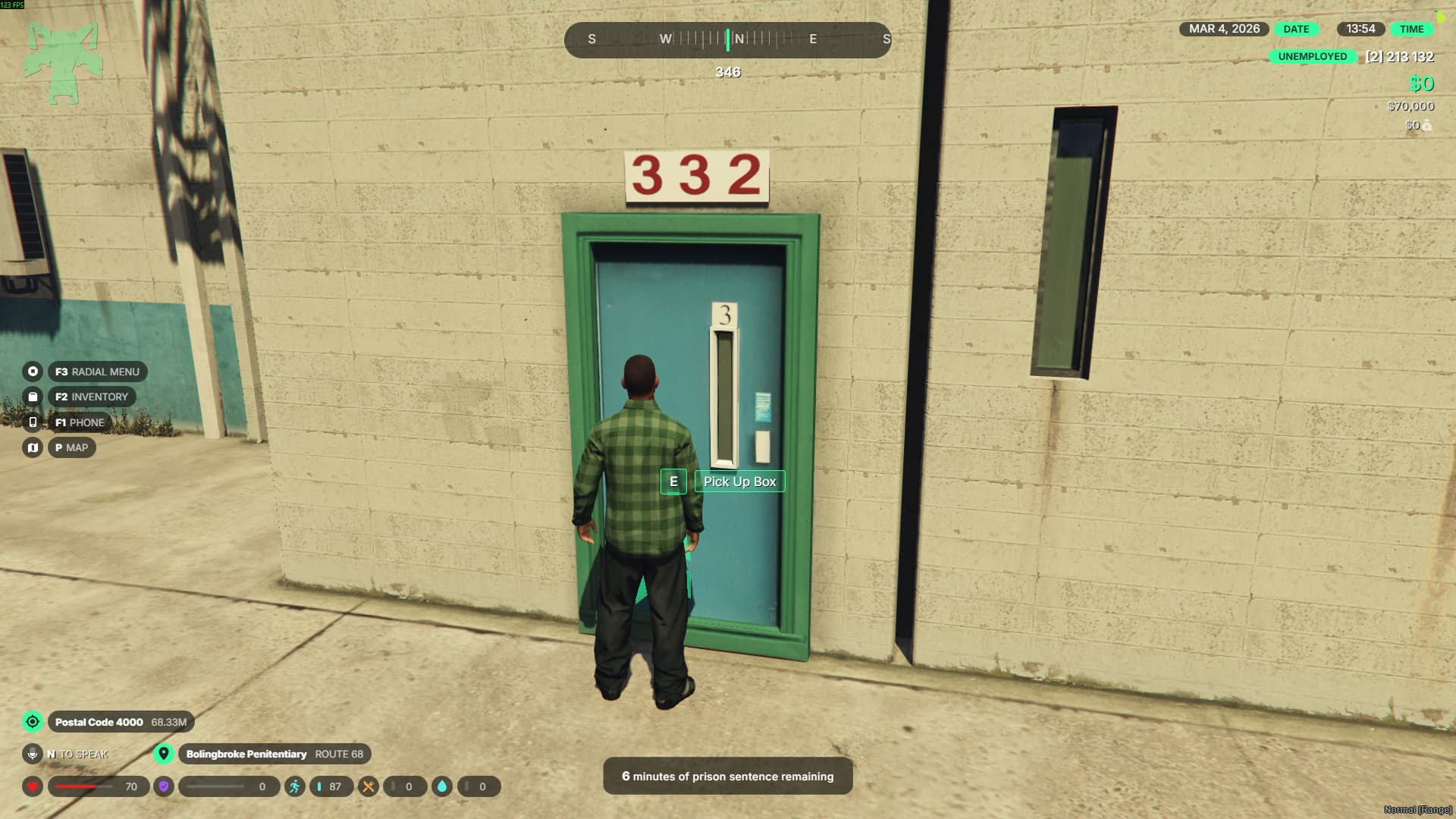This screenshot has width=1456, height=819.
Task: Click the Postal Code 4000 waypoint tracker
Action: click(x=120, y=722)
